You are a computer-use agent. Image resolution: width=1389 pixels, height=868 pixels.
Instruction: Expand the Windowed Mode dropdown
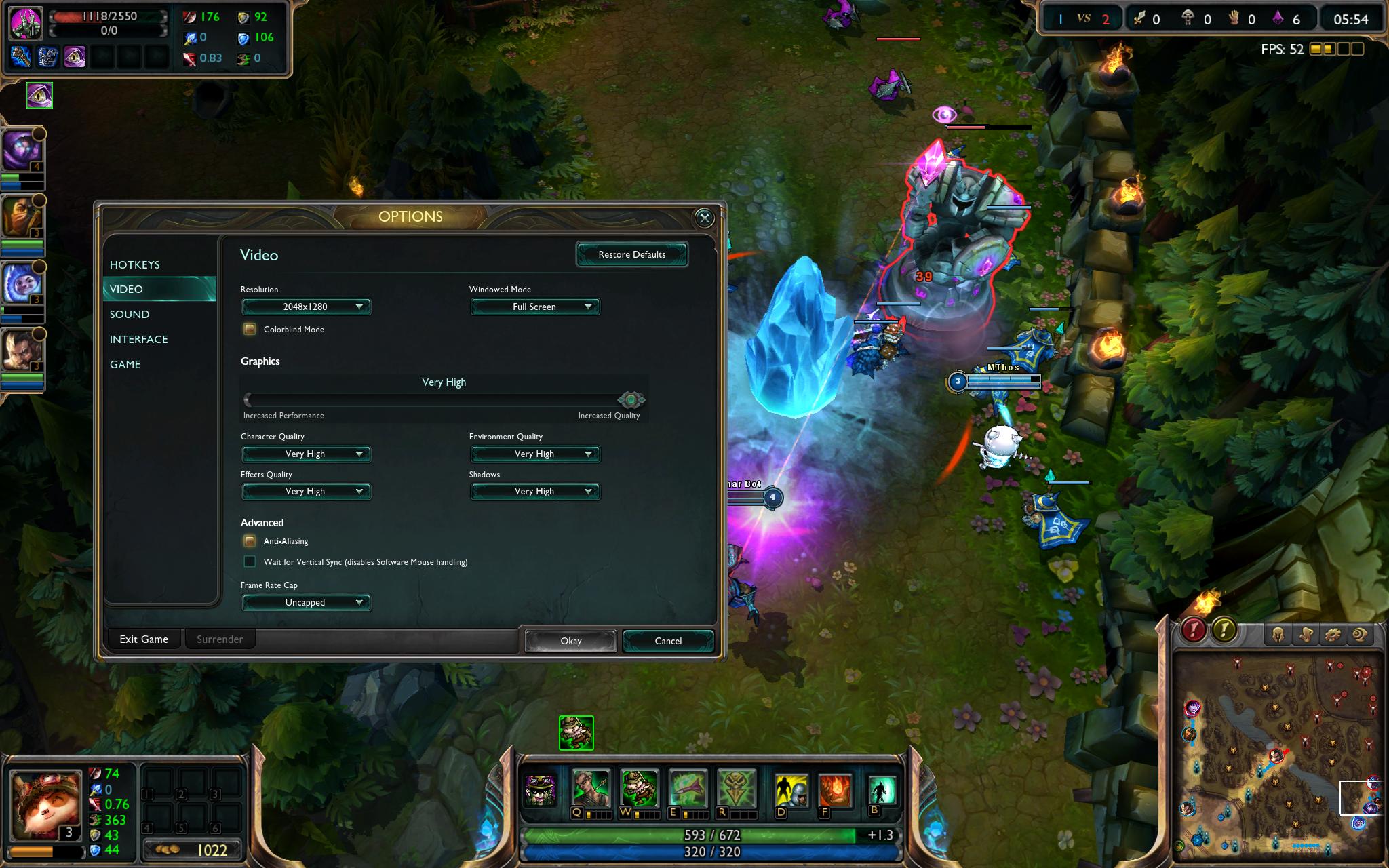pyautogui.click(x=535, y=307)
